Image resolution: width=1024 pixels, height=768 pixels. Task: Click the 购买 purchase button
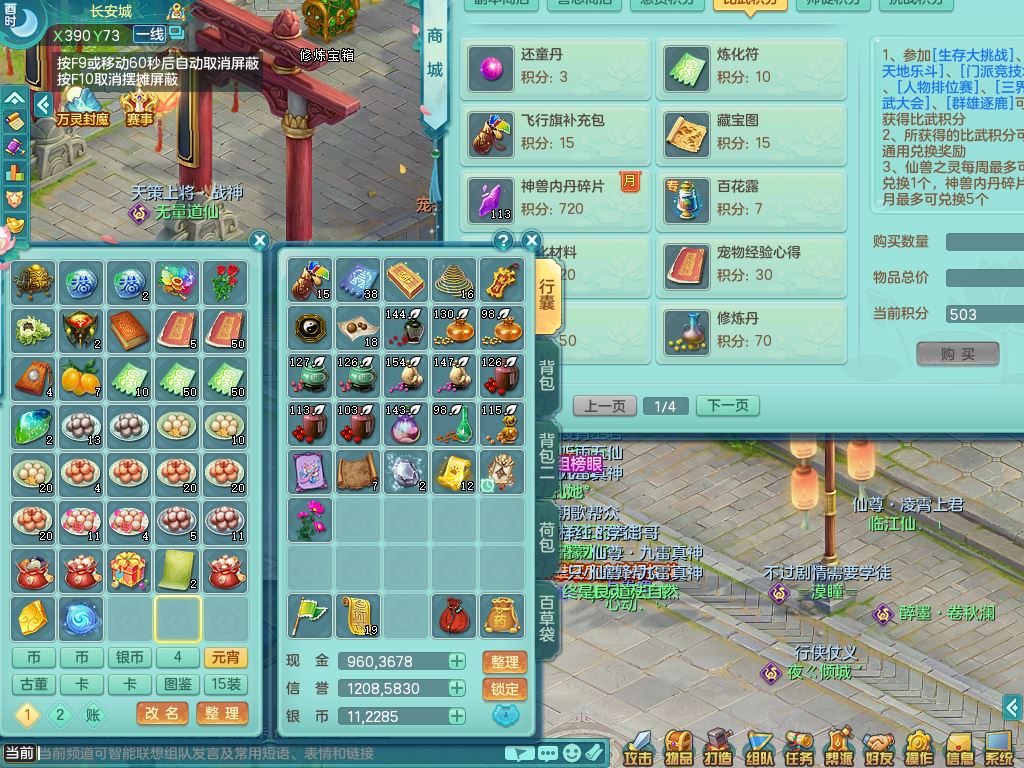[957, 354]
